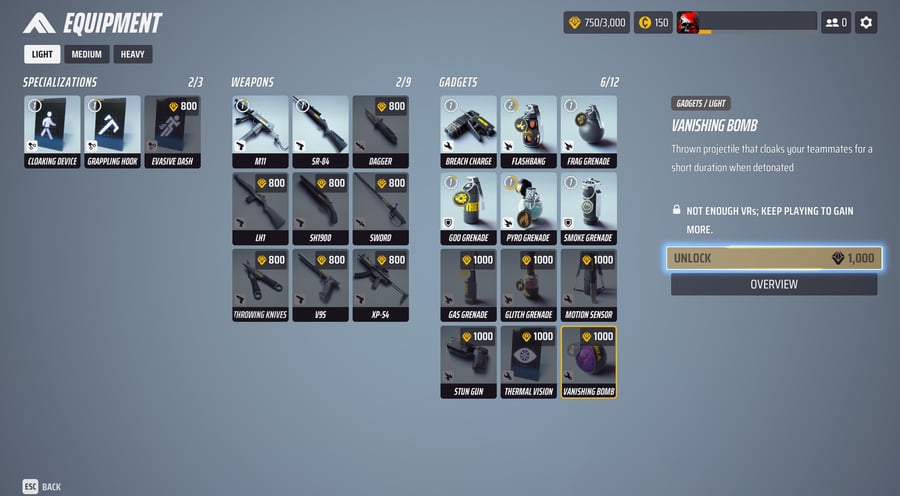Choose the Grappling Hook specialization
Image resolution: width=900 pixels, height=496 pixels.
tap(112, 131)
